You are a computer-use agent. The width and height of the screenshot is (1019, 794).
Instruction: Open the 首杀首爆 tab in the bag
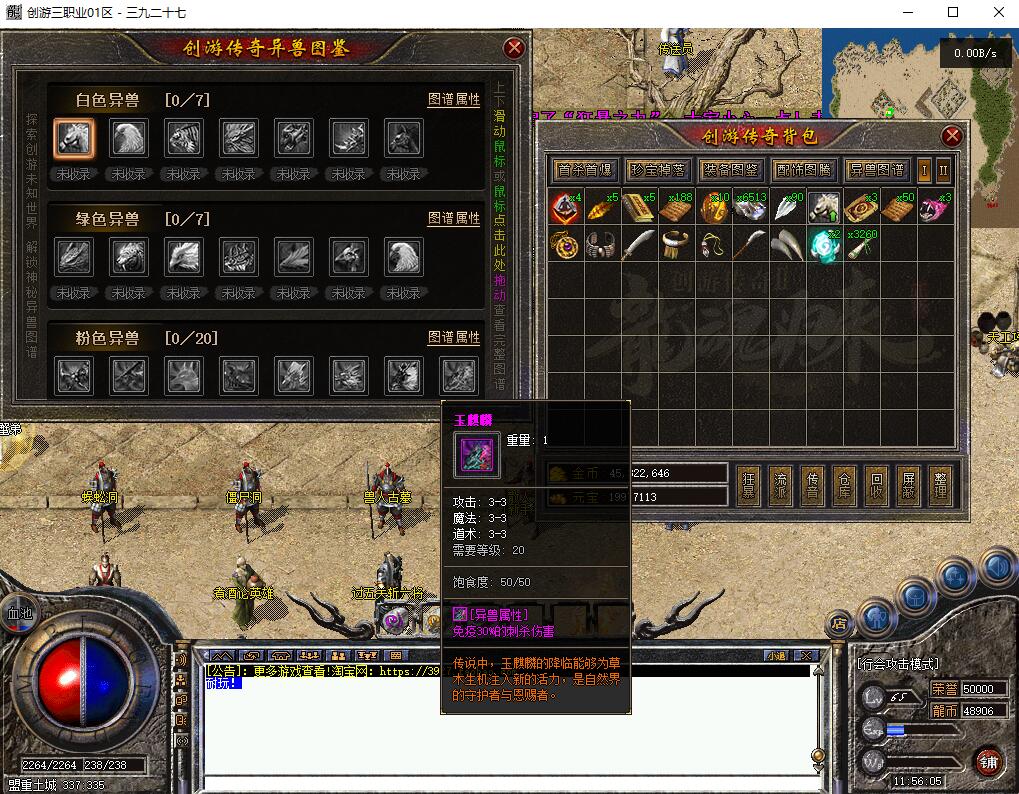[x=585, y=170]
